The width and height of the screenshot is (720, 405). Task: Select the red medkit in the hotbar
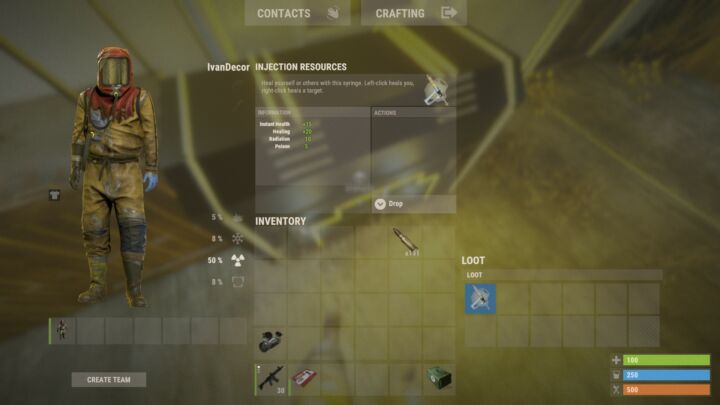tap(304, 379)
